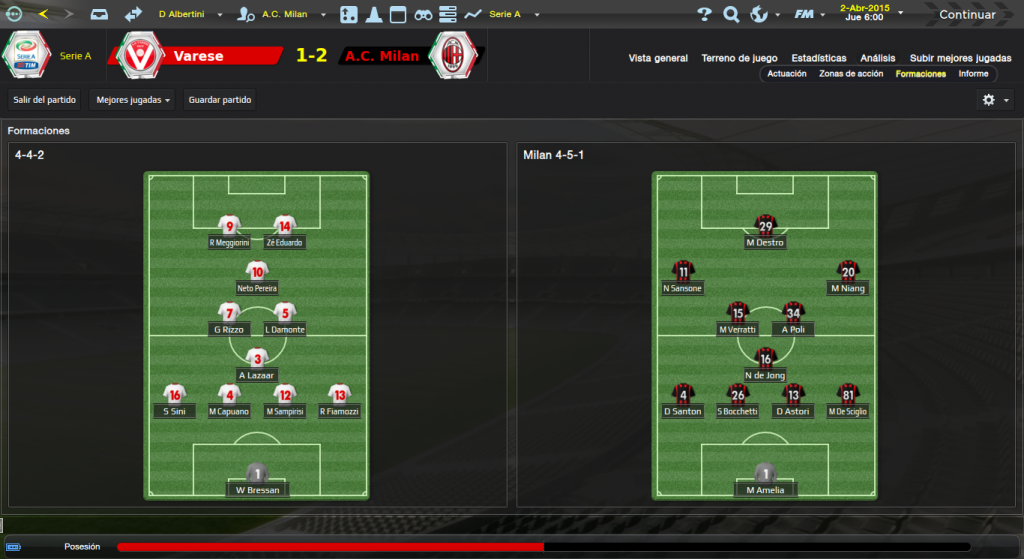
Task: Switch to the Actuación subtab
Action: [787, 74]
